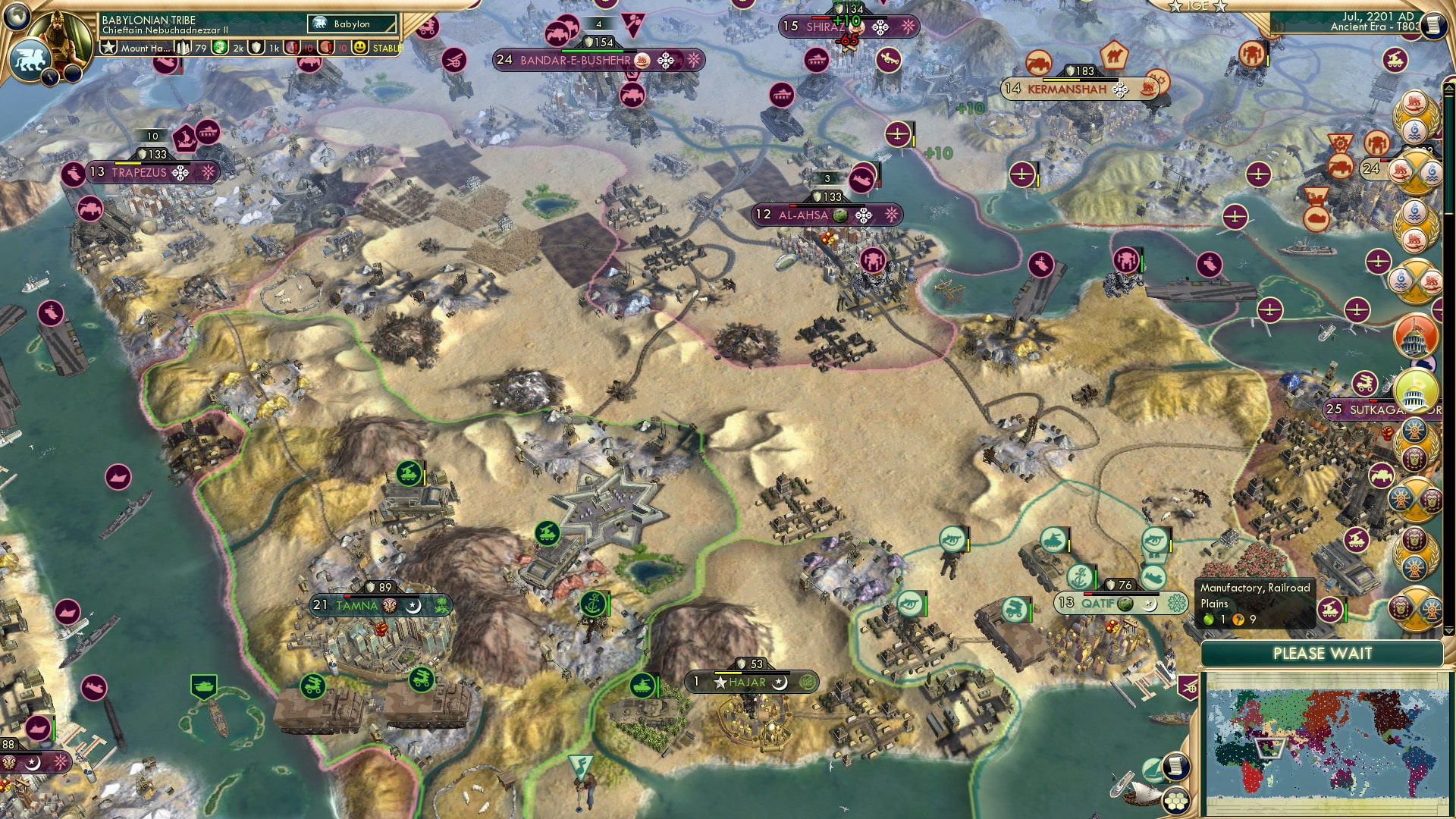Screen dimensions: 1456x819
Task: Toggle the quick-combat lightning icon under the portrait
Action: point(50,76)
